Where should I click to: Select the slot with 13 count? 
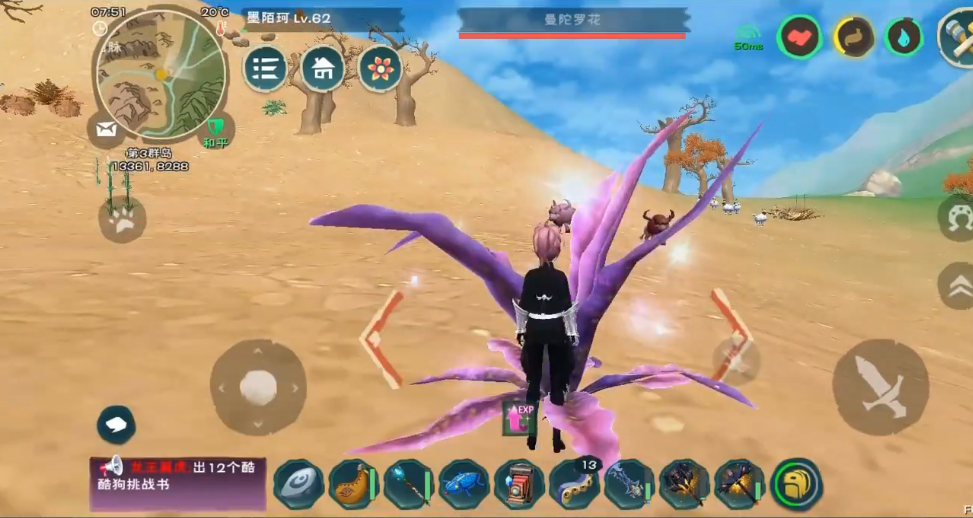point(574,484)
